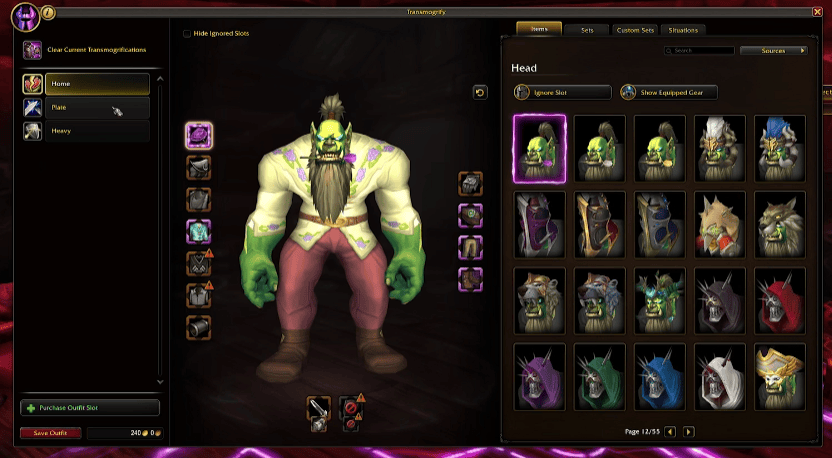Purchase a new outfit slot
This screenshot has height=458, width=832.
click(90, 408)
